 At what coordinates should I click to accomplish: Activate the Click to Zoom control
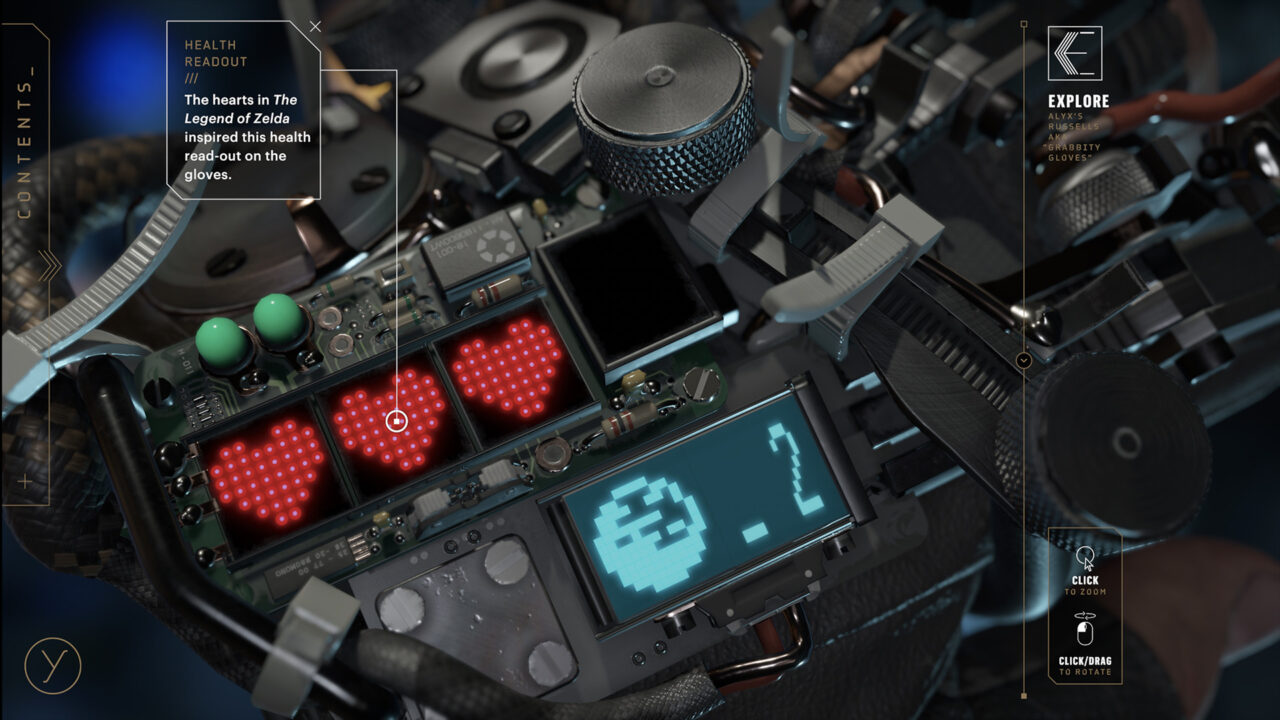tap(1085, 568)
